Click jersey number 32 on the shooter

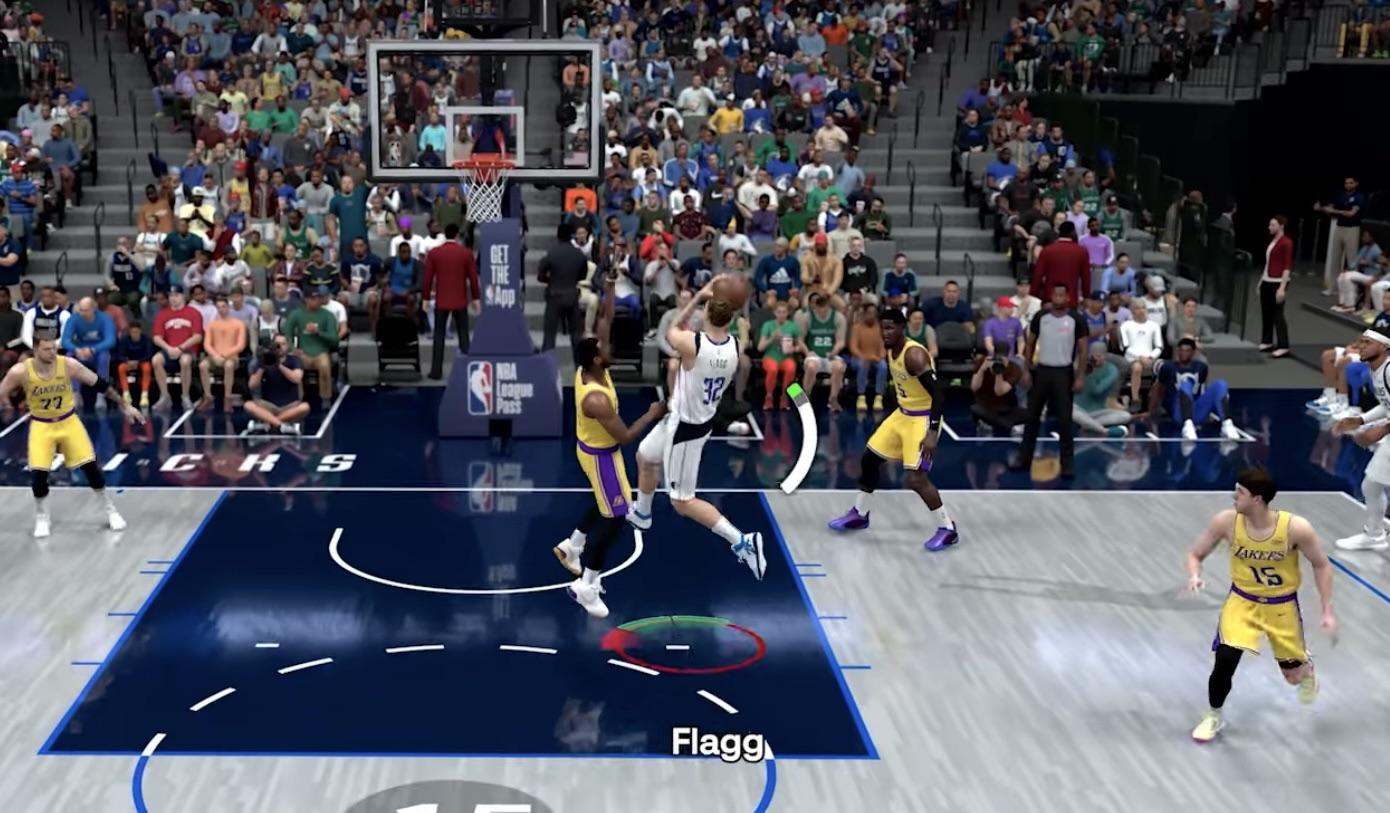click(712, 387)
